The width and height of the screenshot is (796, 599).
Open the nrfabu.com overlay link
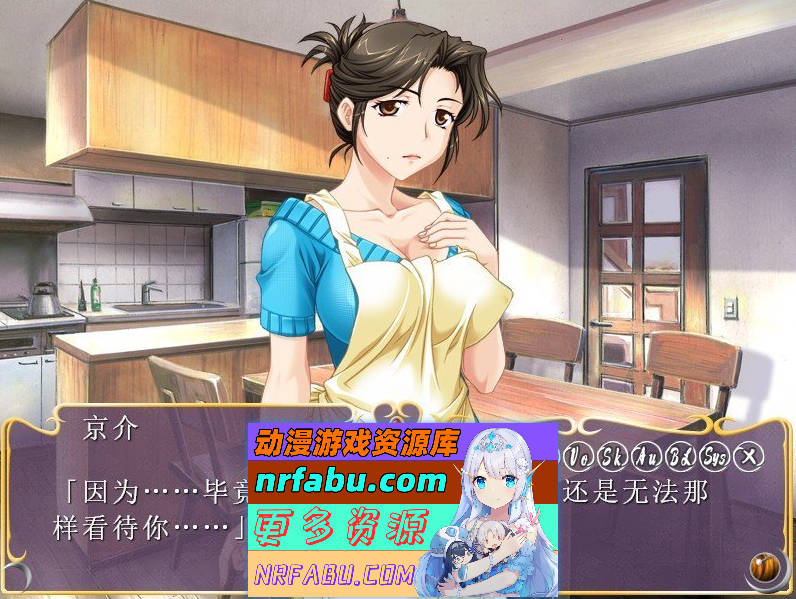tap(350, 482)
